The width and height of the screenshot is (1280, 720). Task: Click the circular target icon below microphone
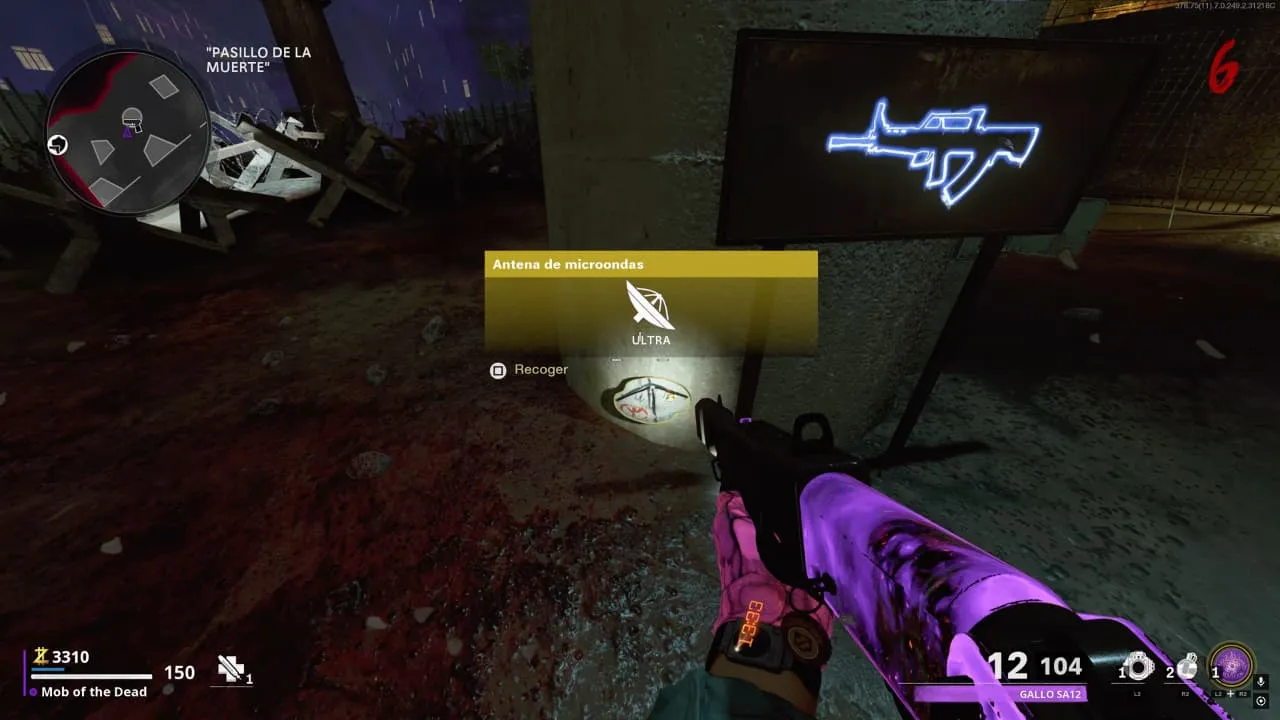tap(1261, 700)
